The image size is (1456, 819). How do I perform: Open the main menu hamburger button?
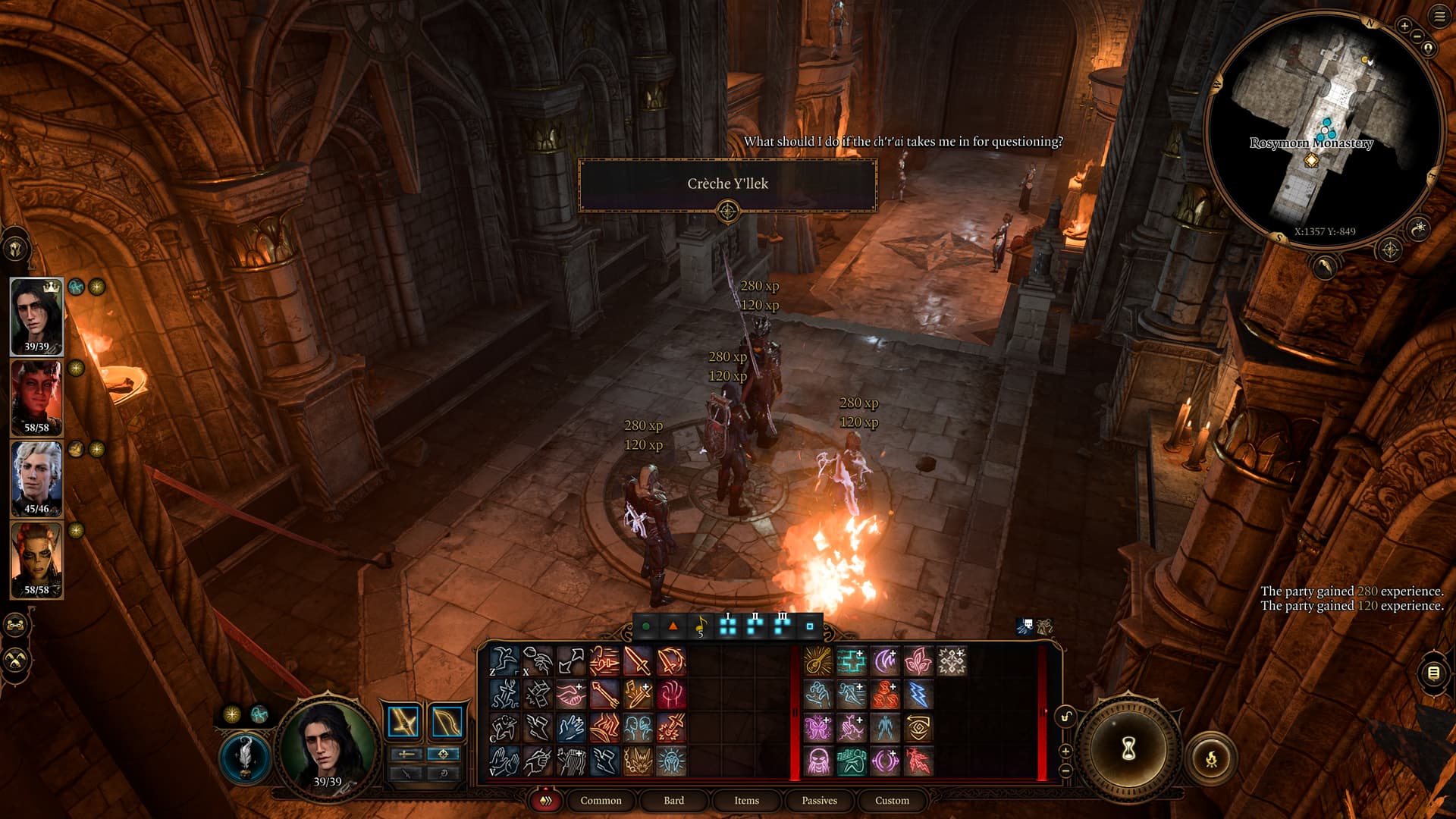(1440, 17)
